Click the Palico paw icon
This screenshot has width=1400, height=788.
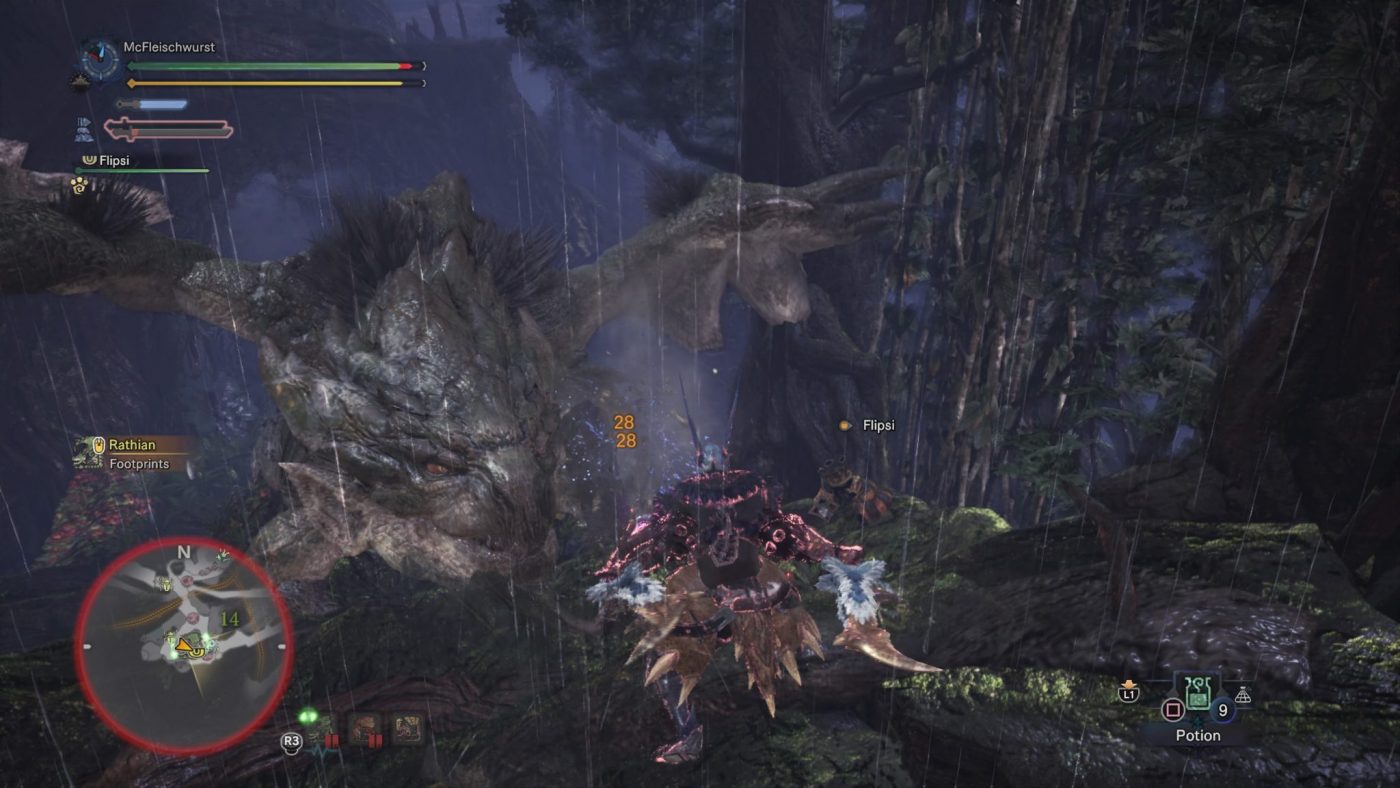point(79,184)
